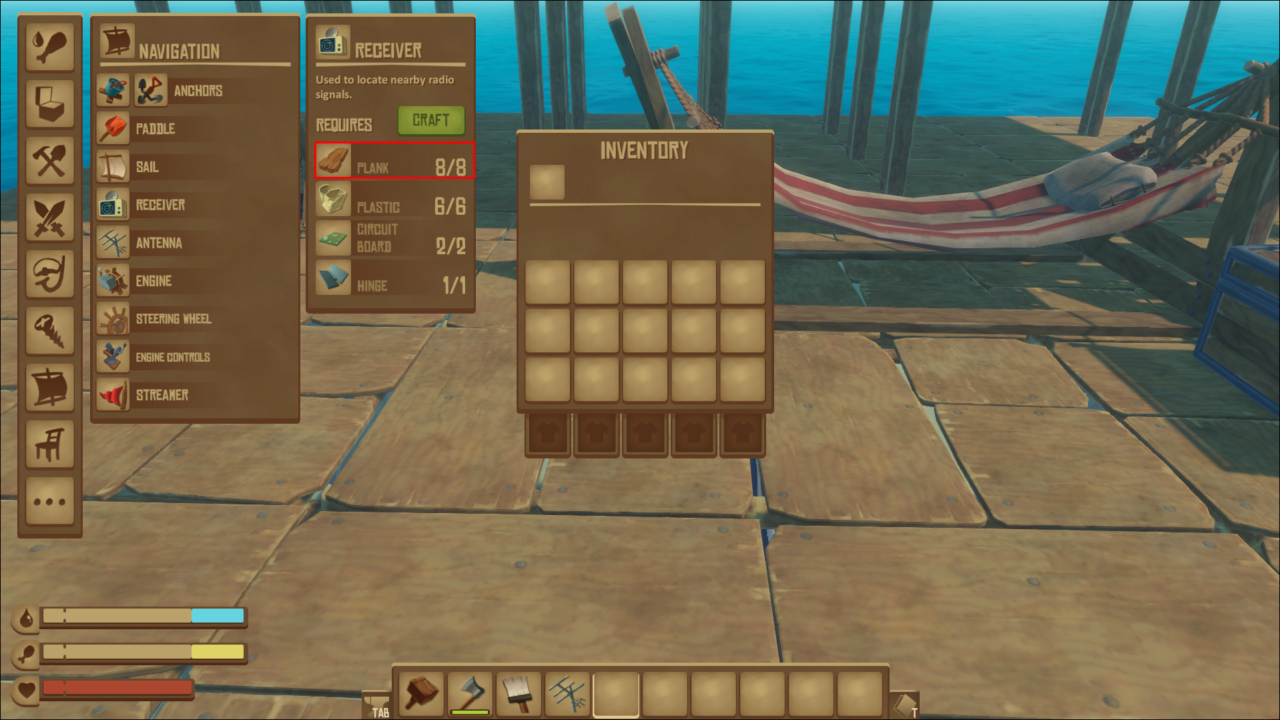
Task: Select the equipment category snorkel icon
Action: tap(49, 274)
